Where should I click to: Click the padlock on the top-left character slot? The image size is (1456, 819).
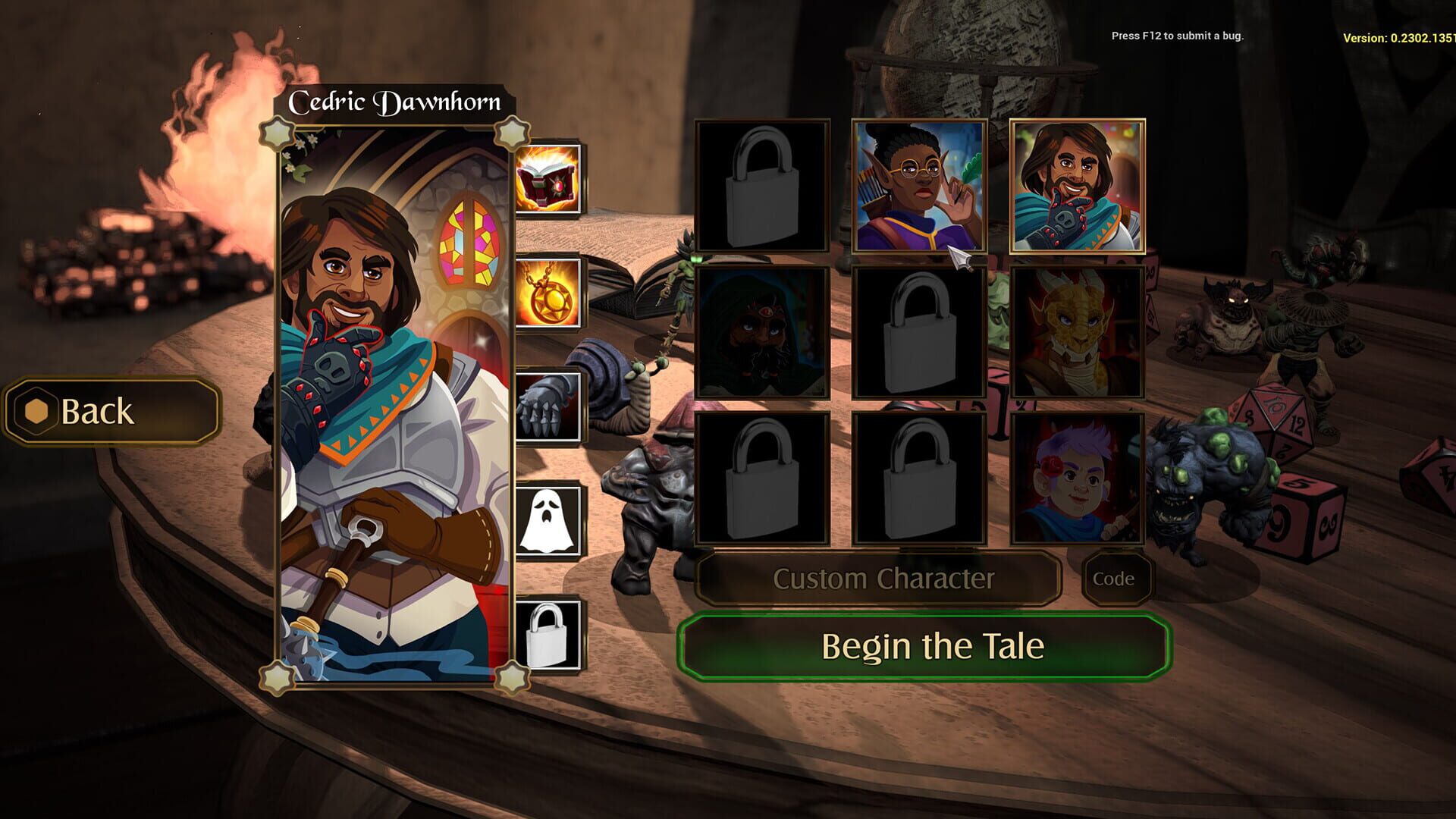point(762,187)
